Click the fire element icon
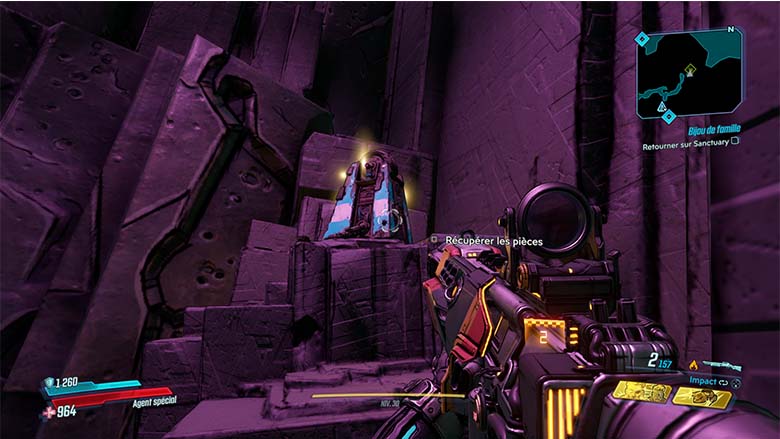The height and width of the screenshot is (439, 780). (x=693, y=366)
